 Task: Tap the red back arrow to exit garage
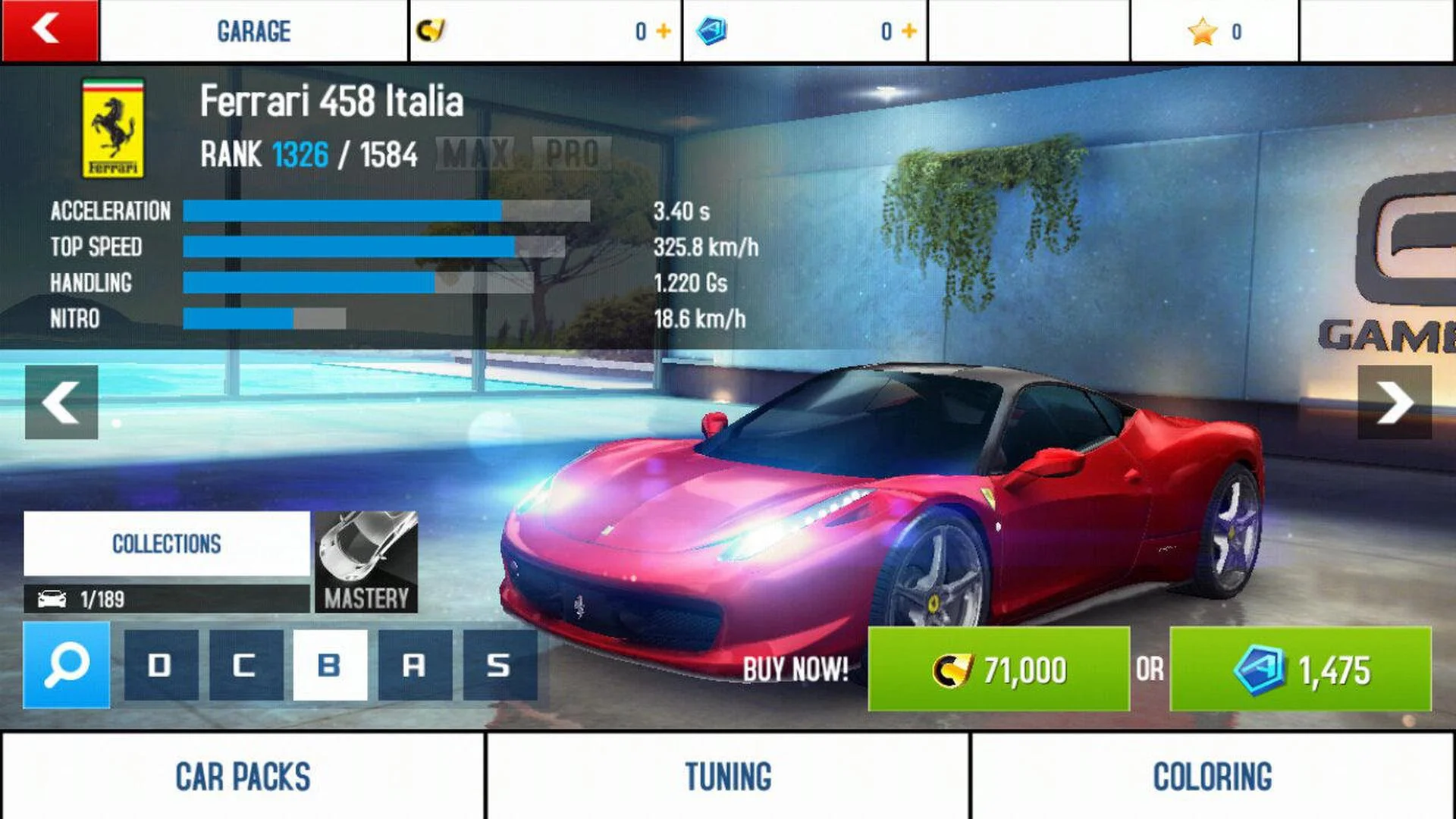coord(47,30)
